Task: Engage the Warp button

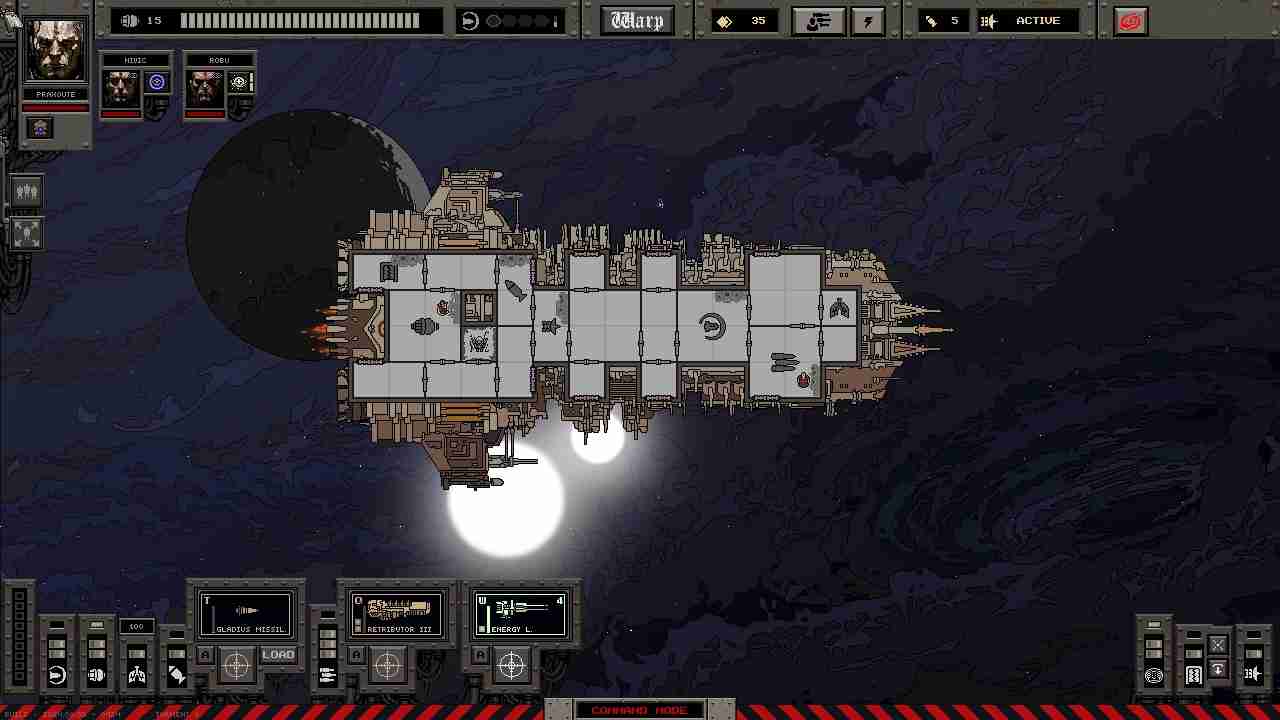Action: 638,21
